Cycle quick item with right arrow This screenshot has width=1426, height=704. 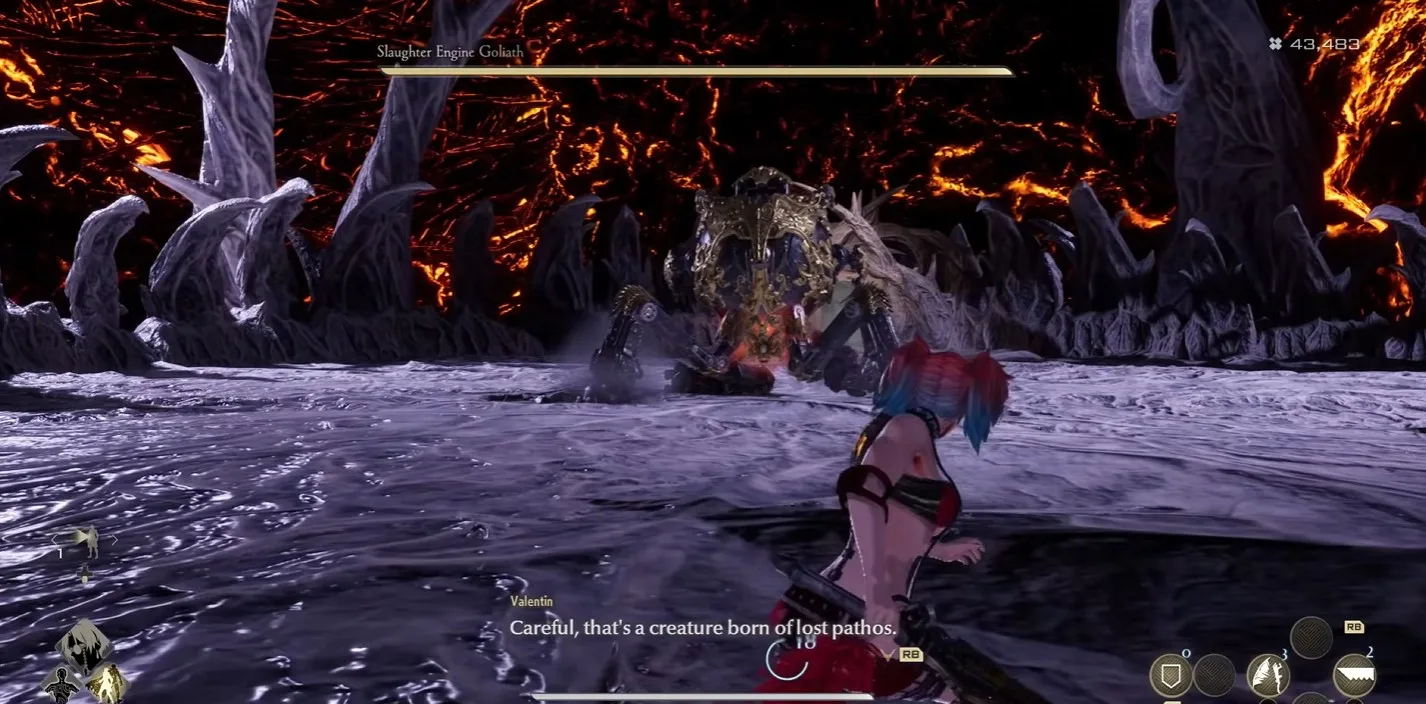[x=115, y=540]
